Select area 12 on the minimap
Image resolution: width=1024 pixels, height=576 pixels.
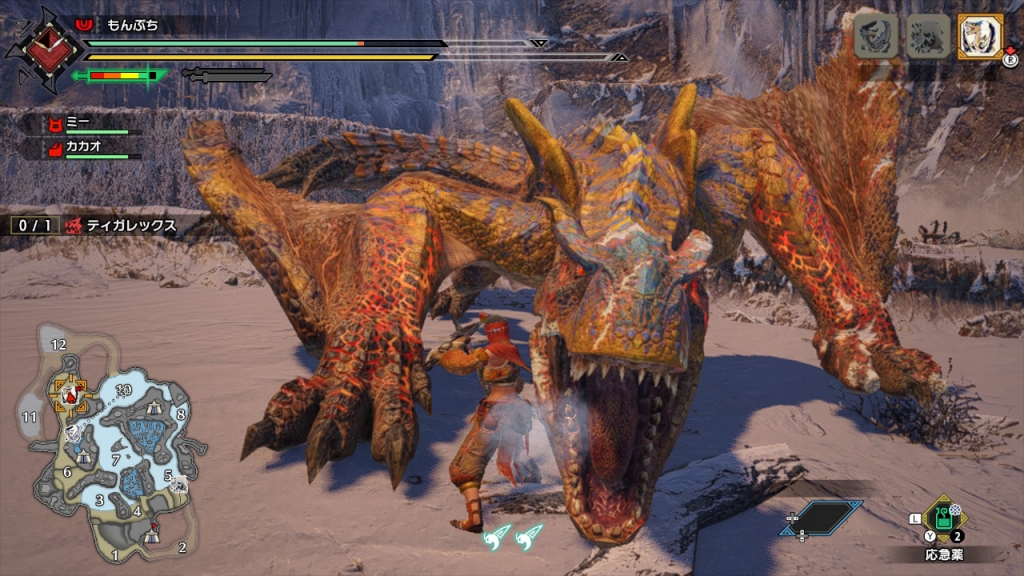59,345
